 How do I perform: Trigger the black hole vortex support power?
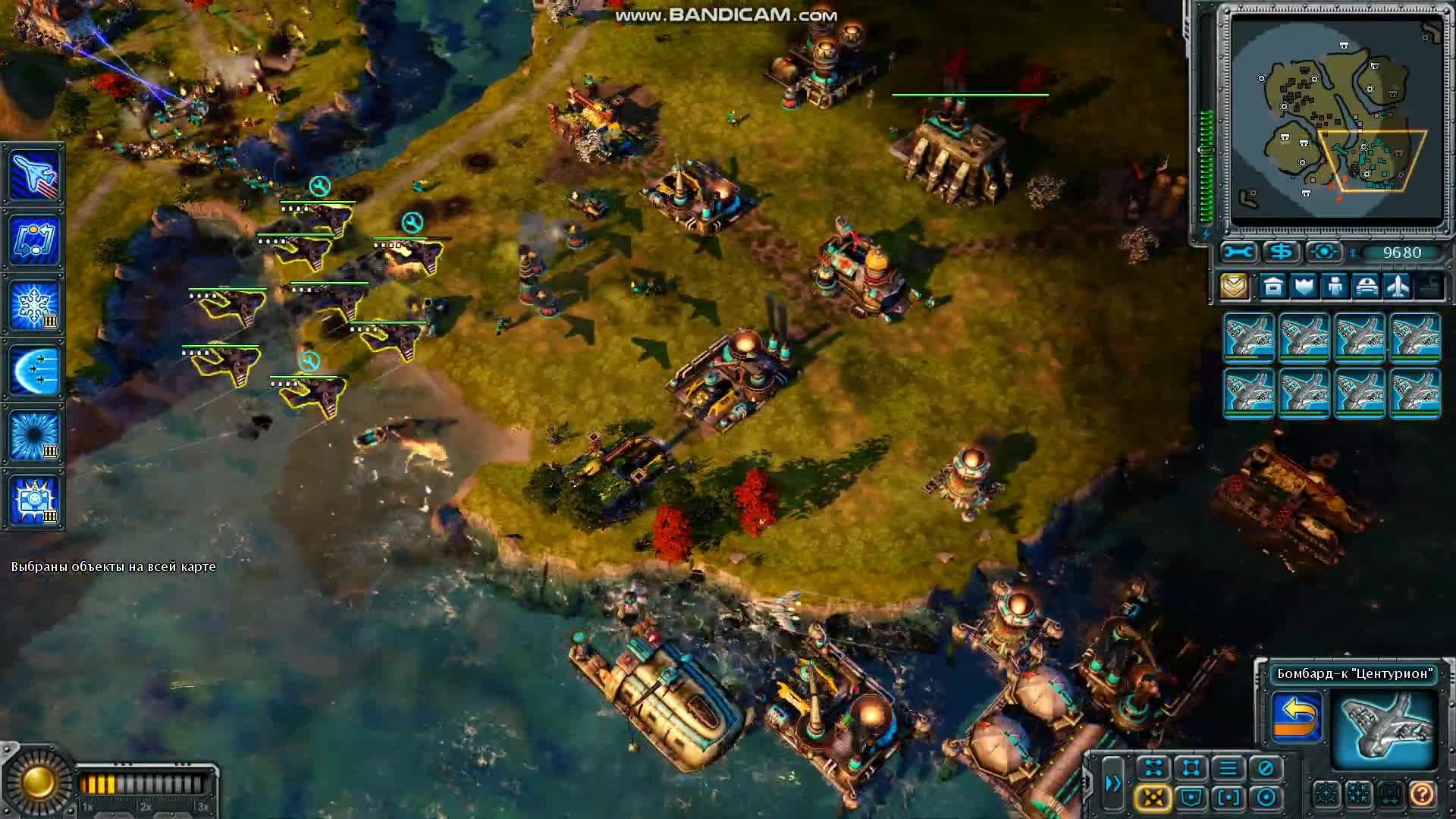(x=34, y=432)
